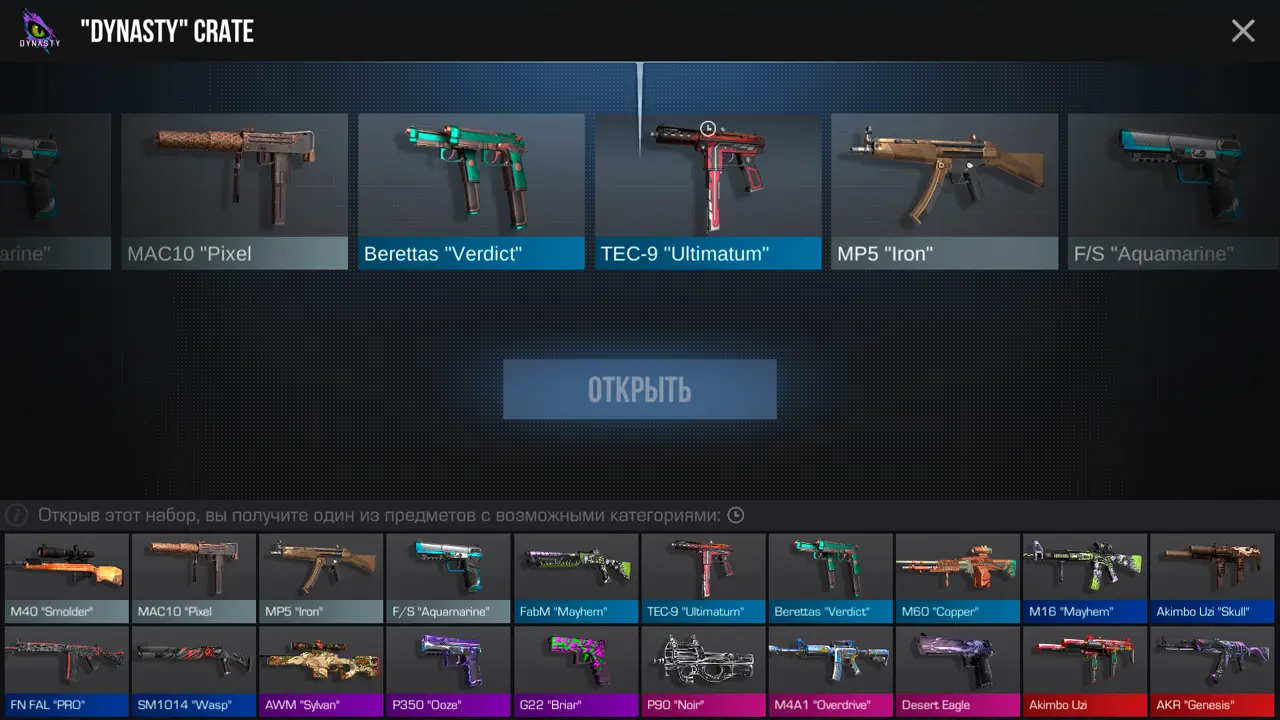This screenshot has height=720, width=1280.
Task: Click the clock icon after the categories text
Action: 736,516
